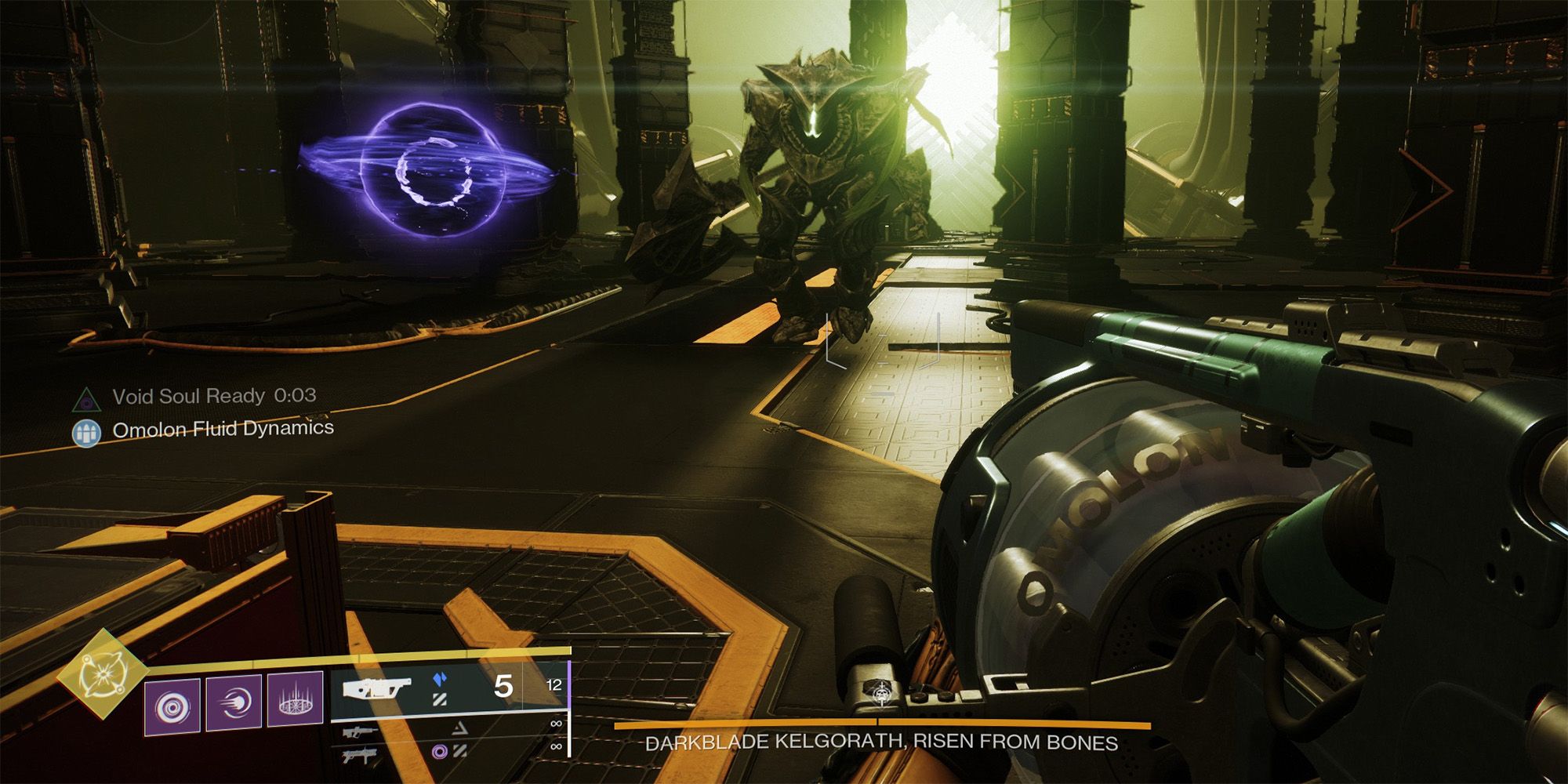Select the melee ability icon
1568x784 pixels.
pos(234,702)
